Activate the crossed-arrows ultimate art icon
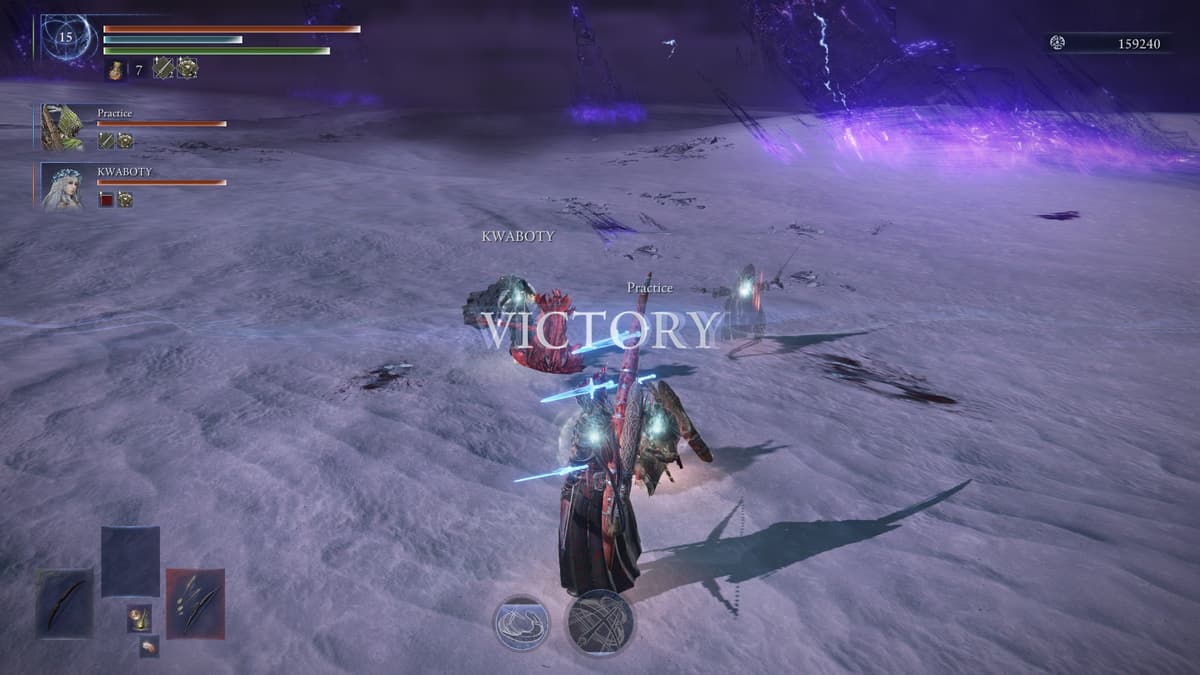 pos(600,622)
